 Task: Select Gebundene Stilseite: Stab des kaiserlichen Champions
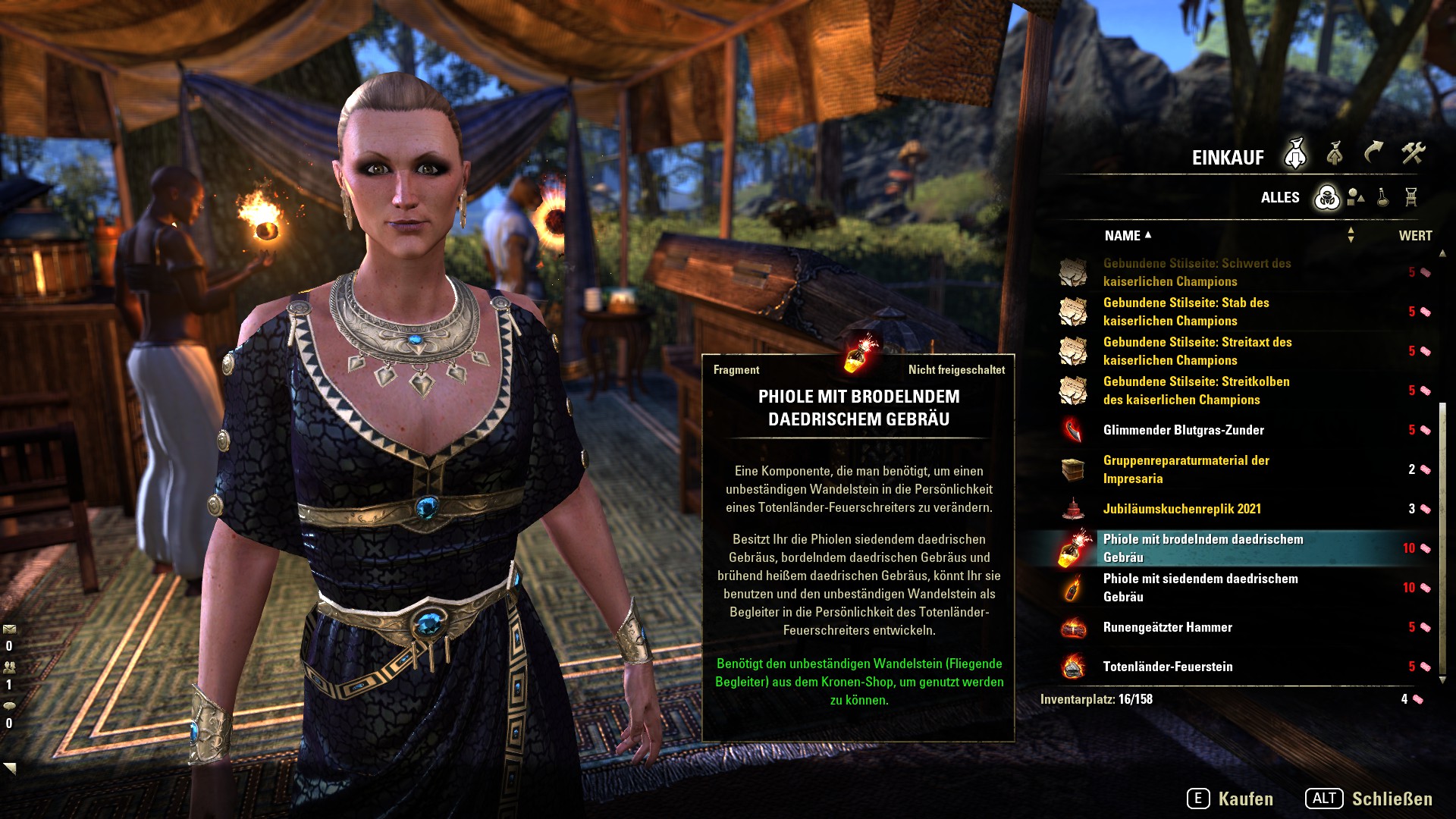[x=1186, y=312]
